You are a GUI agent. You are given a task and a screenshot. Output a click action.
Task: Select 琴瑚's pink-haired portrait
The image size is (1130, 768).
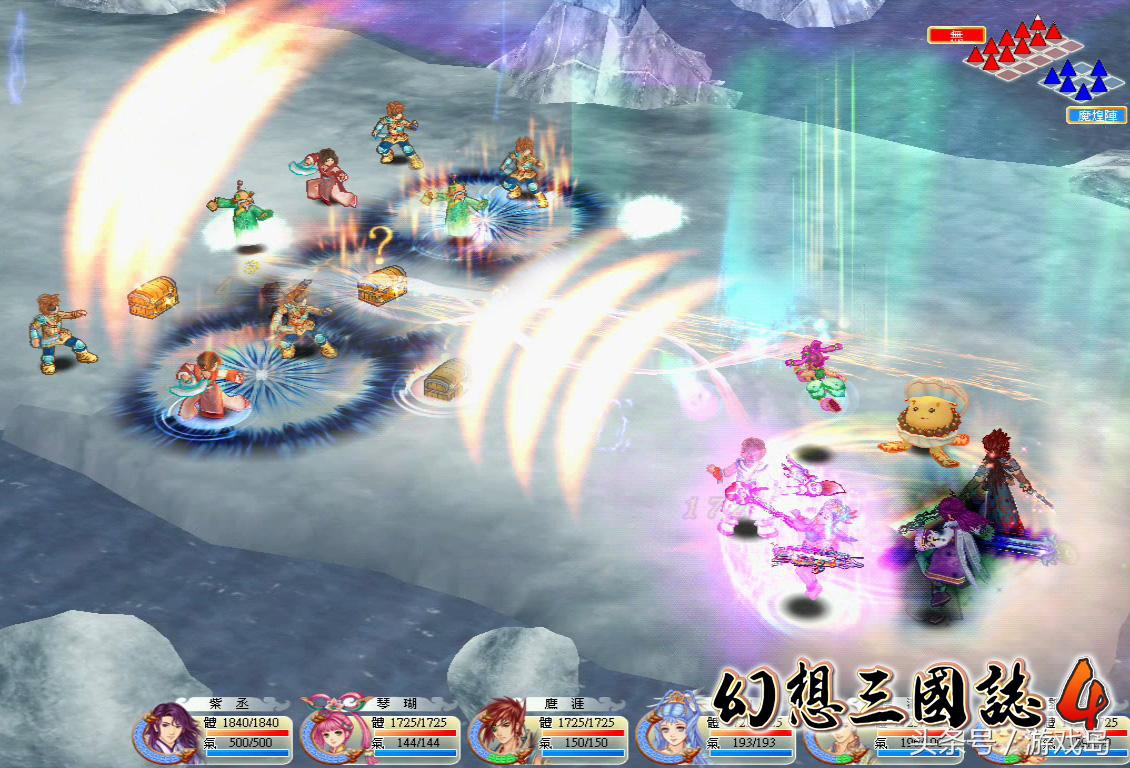pos(331,733)
